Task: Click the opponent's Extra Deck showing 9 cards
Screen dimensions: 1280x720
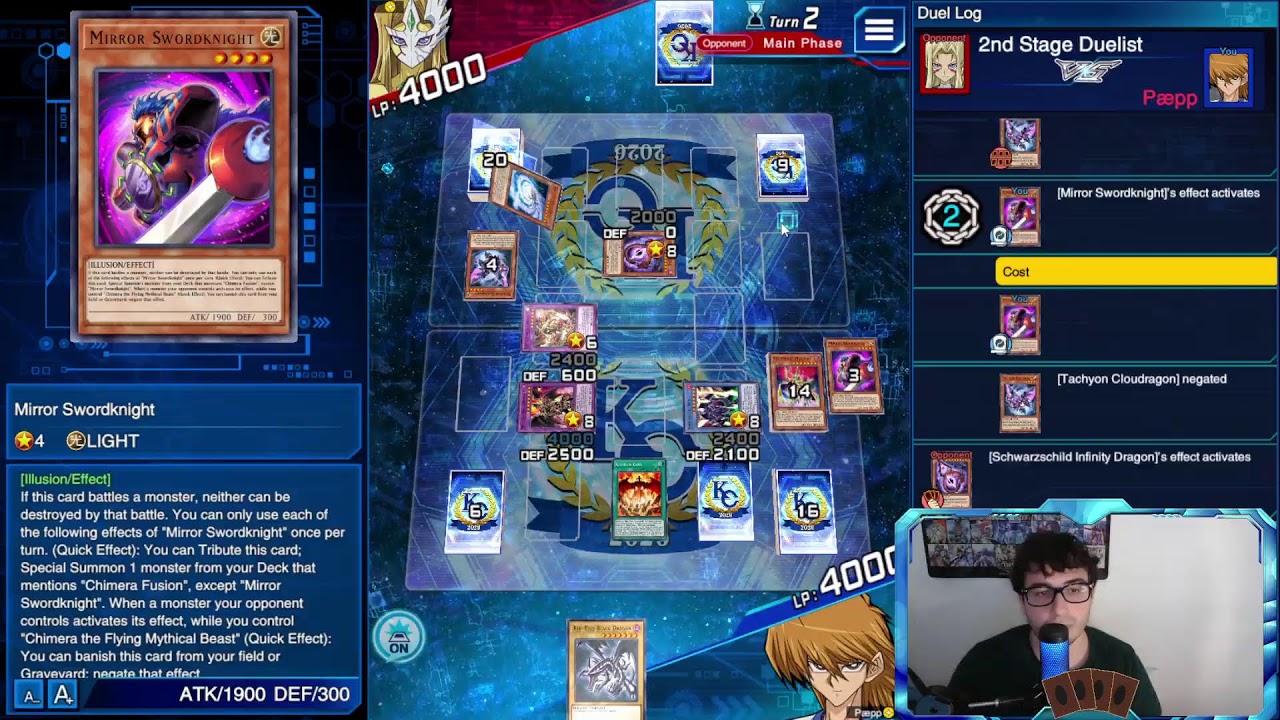Action: pos(783,165)
